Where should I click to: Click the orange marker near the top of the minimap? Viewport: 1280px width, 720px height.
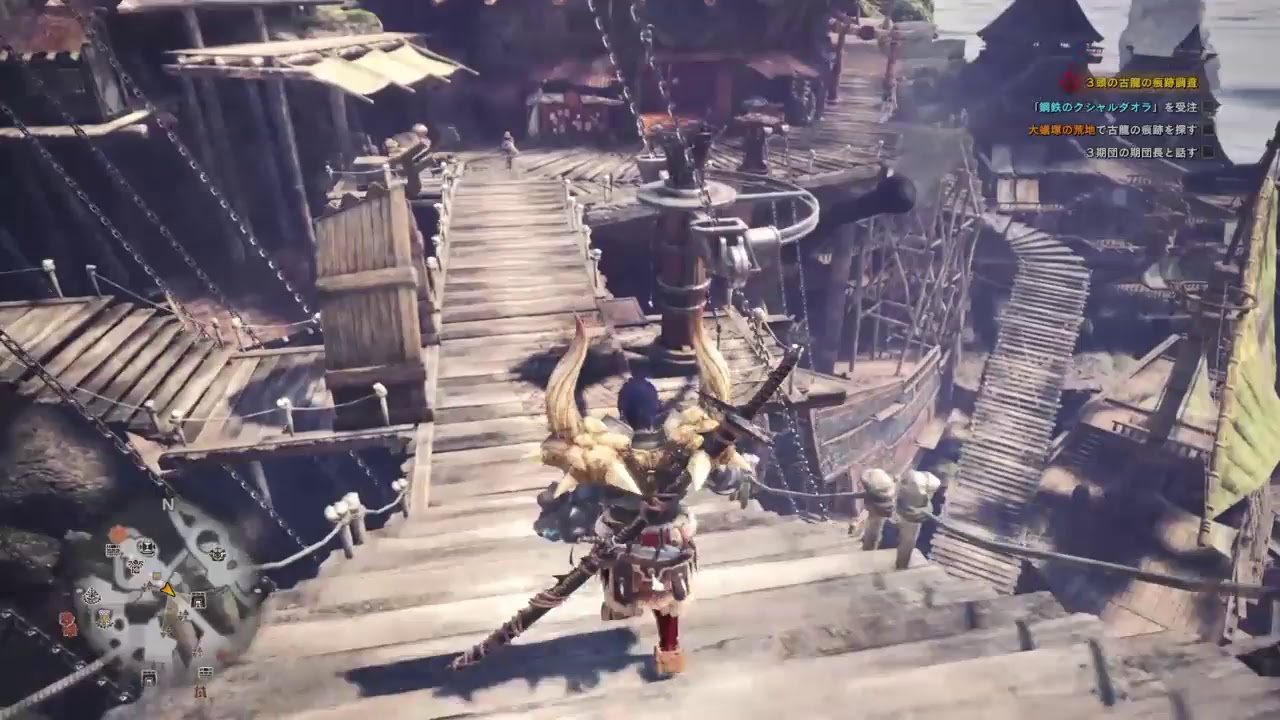(120, 530)
